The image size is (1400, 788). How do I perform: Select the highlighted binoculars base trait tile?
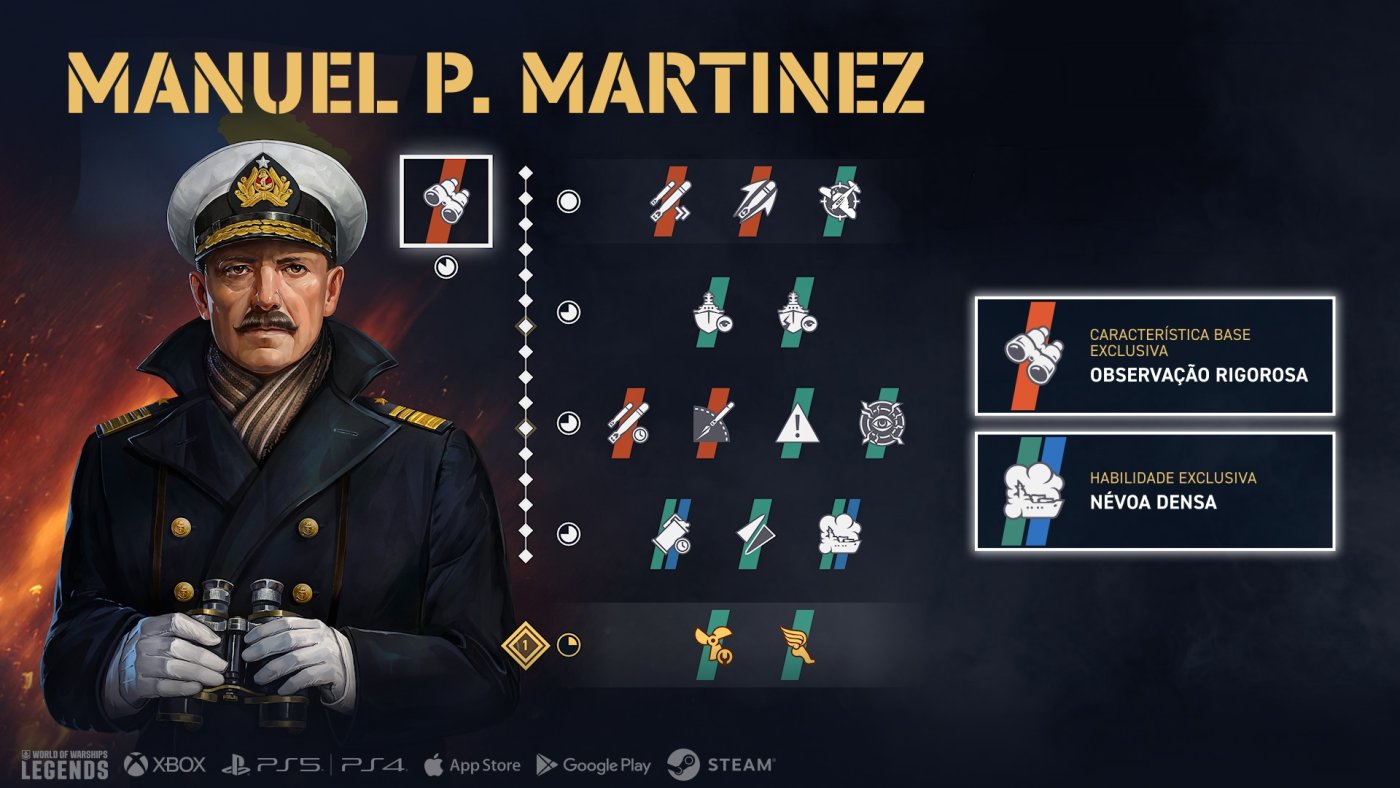[x=446, y=200]
